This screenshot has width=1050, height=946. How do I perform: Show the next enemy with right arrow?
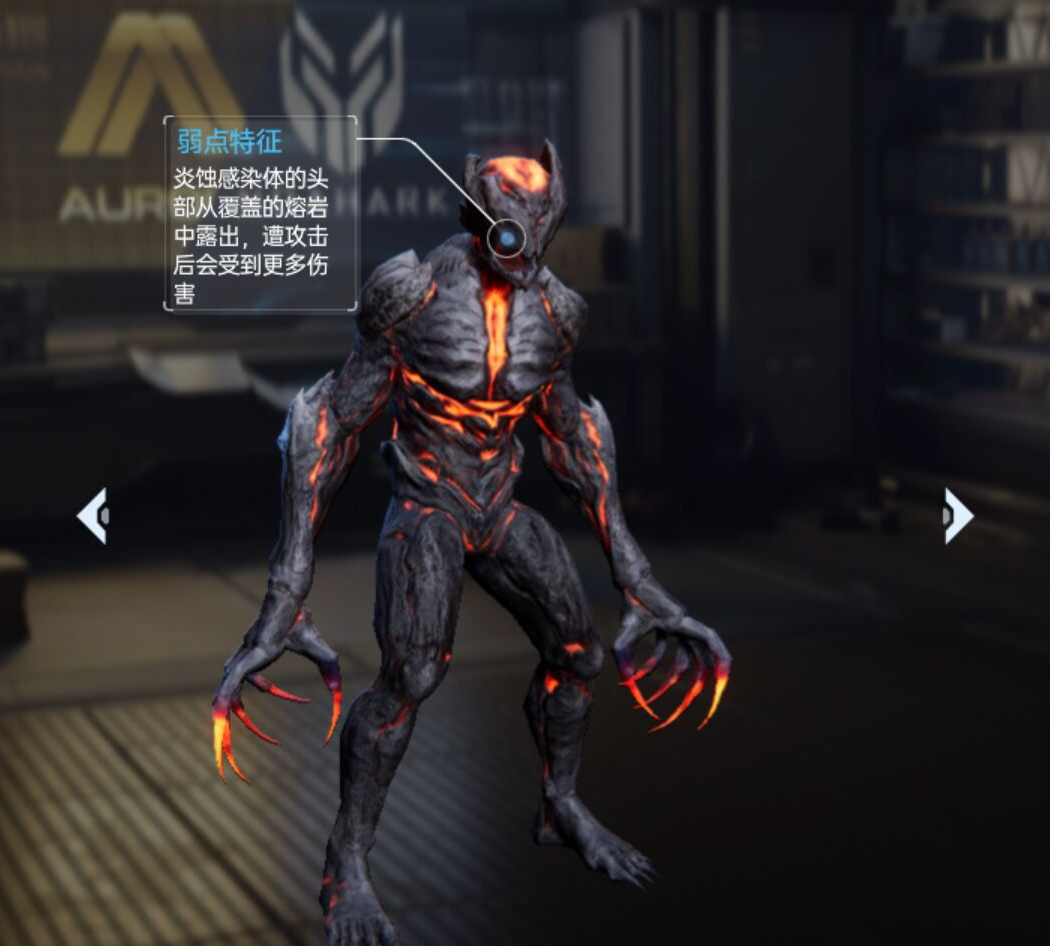tap(957, 516)
